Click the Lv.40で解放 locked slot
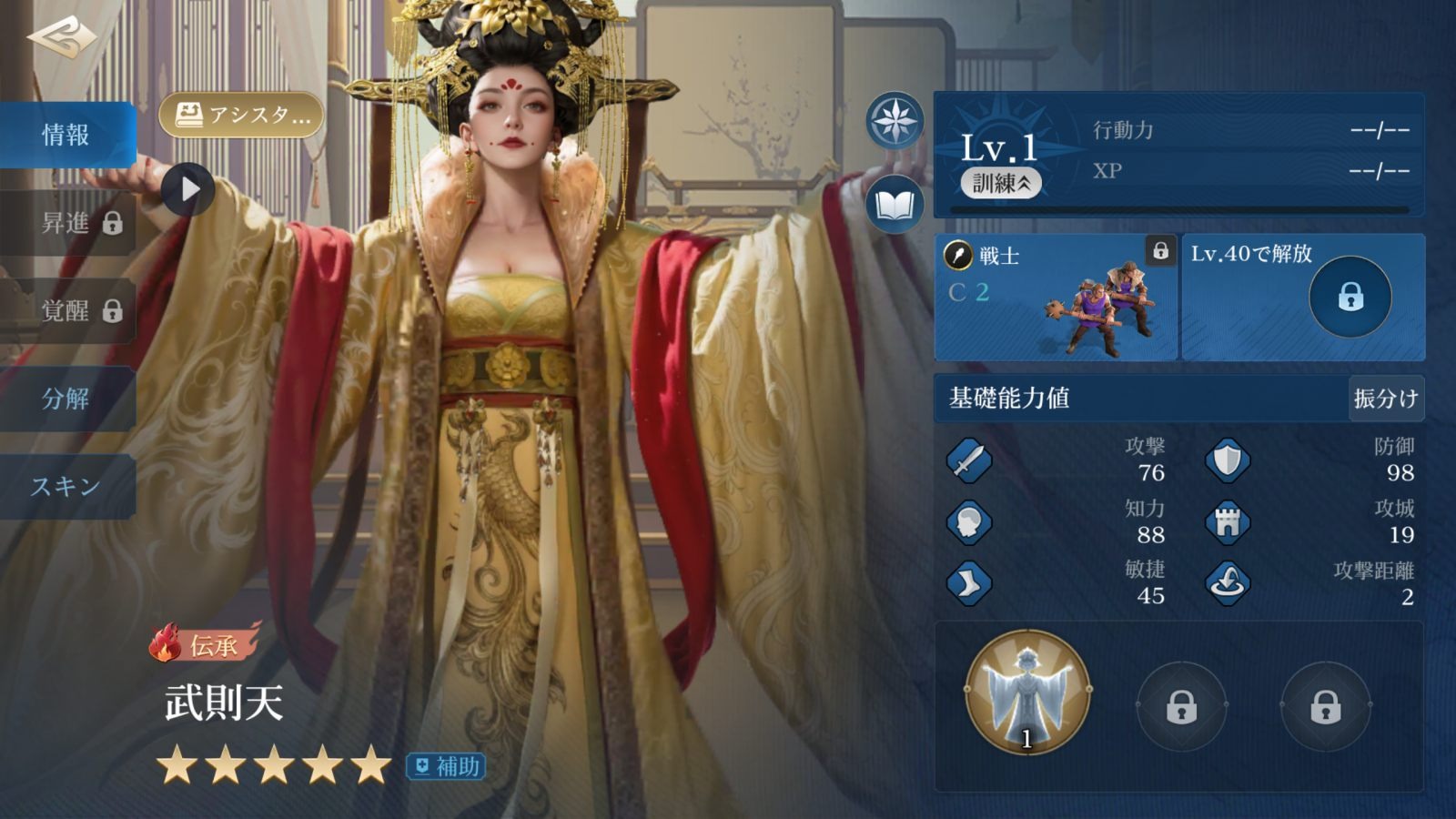 coord(1303,298)
